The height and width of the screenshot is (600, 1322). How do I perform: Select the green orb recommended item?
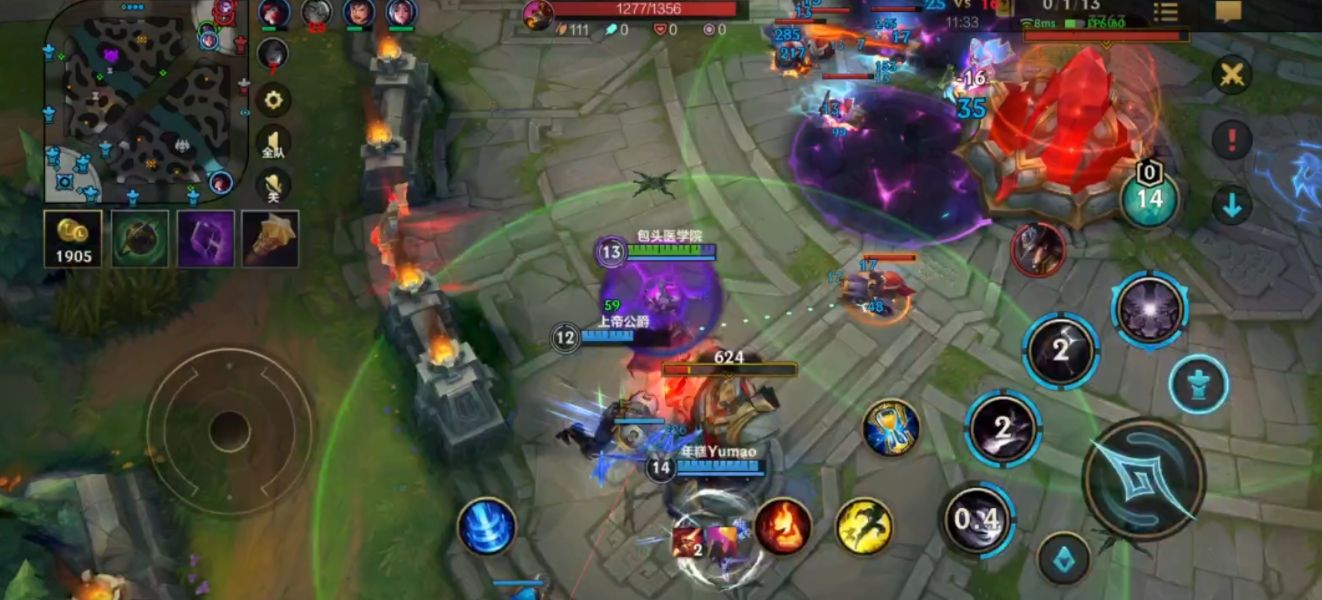[140, 239]
